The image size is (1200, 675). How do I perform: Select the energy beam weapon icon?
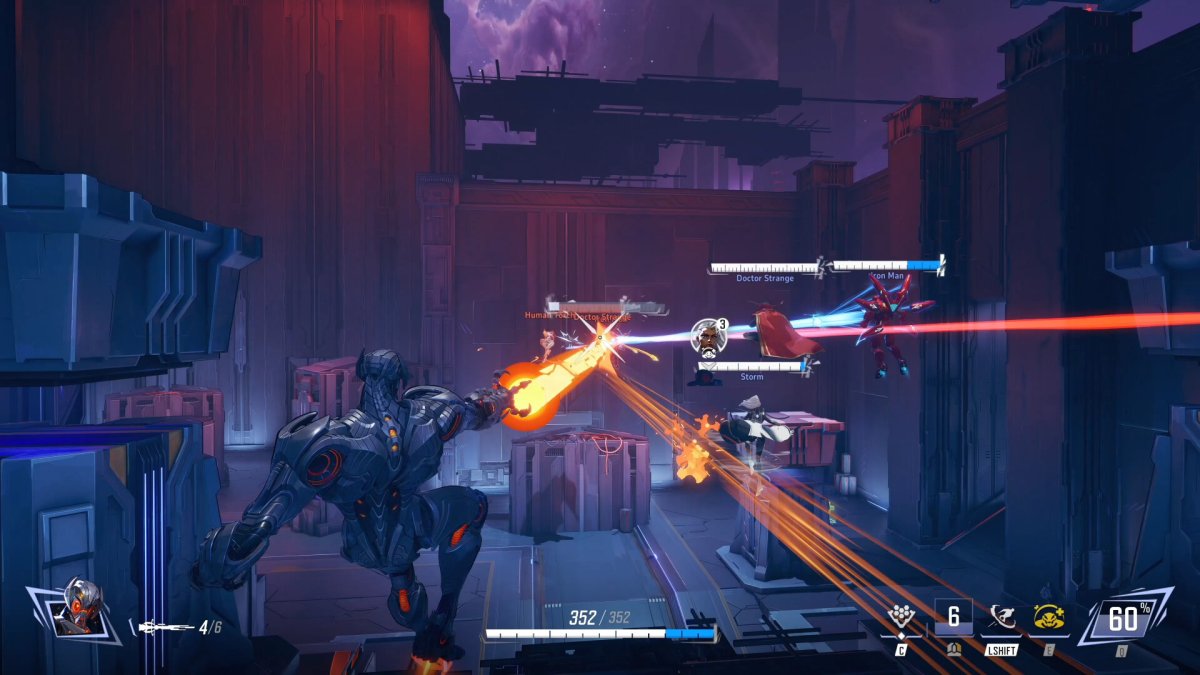165,628
